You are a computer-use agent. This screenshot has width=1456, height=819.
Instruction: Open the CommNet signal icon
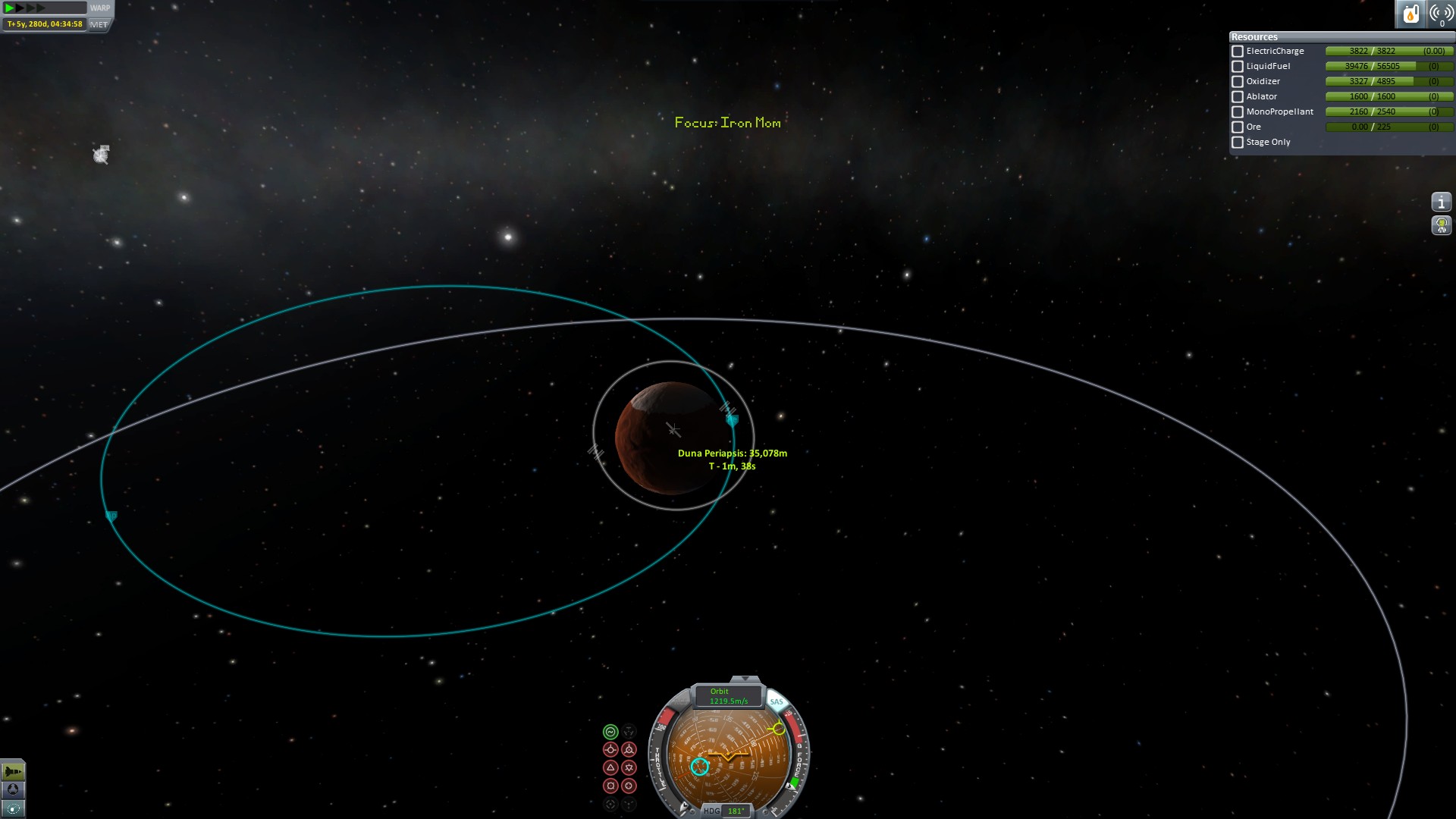click(1441, 14)
